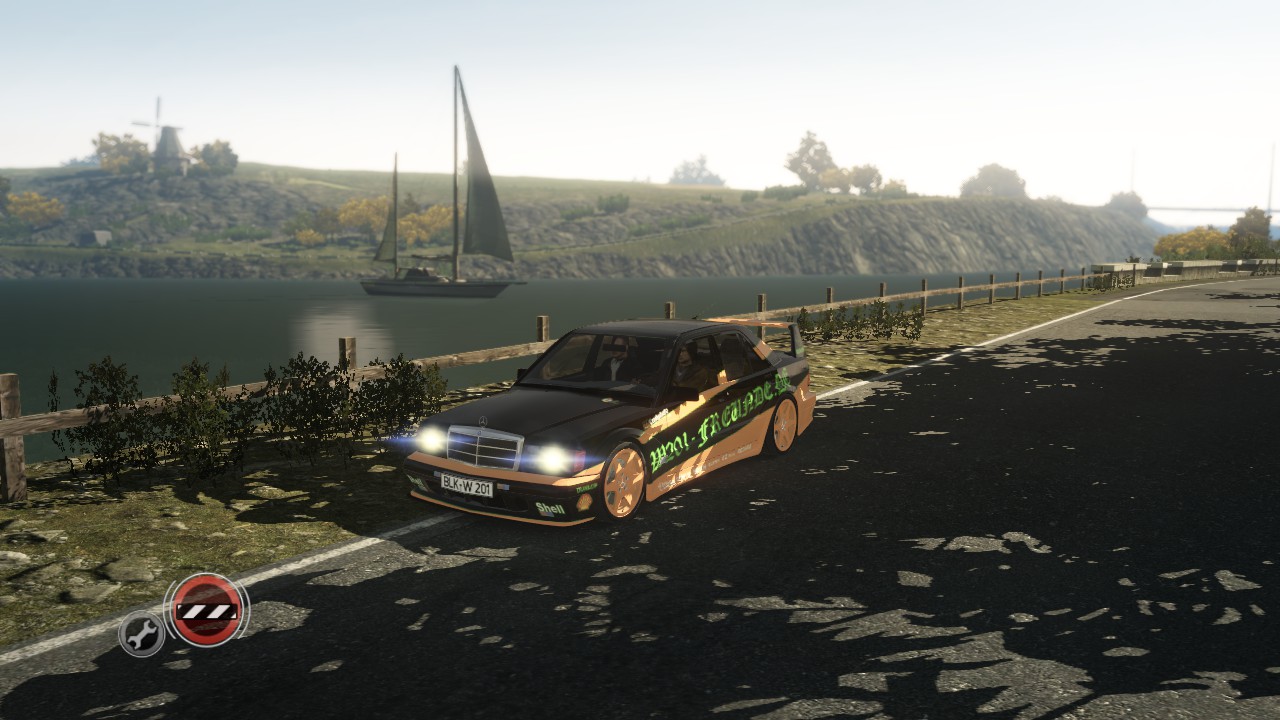
Task: Click the gray wrench icon
Action: click(141, 633)
